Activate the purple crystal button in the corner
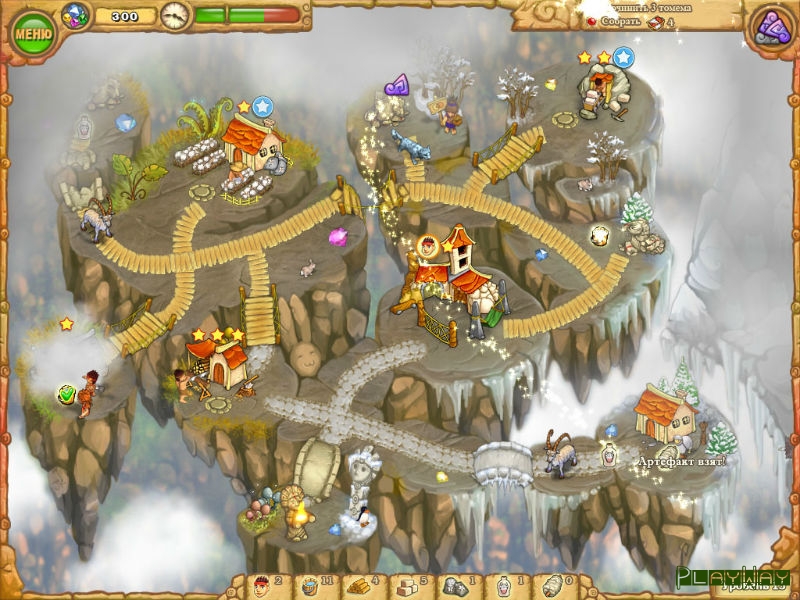 [771, 26]
